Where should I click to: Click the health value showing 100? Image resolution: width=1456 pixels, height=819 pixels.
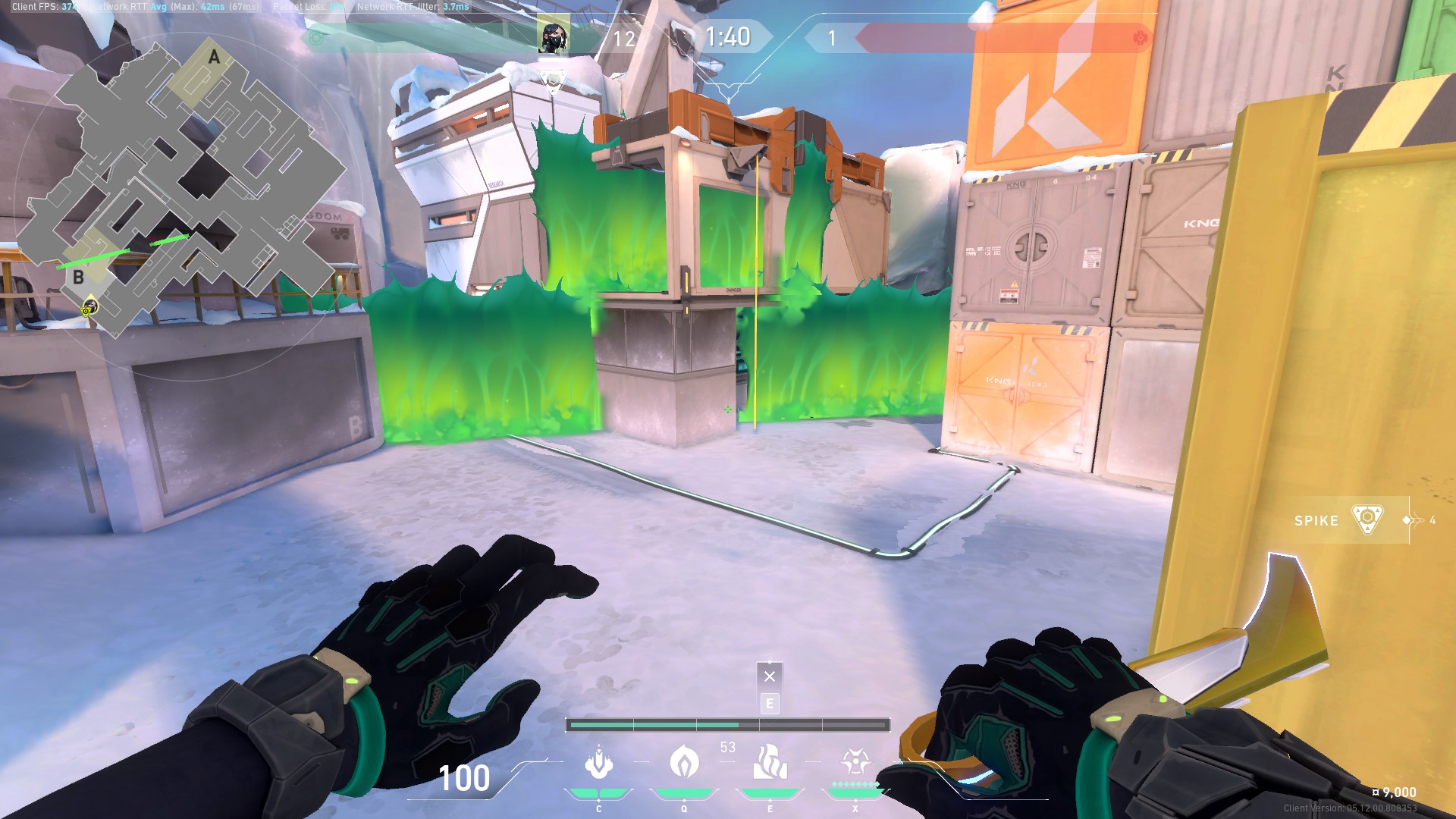pyautogui.click(x=465, y=778)
